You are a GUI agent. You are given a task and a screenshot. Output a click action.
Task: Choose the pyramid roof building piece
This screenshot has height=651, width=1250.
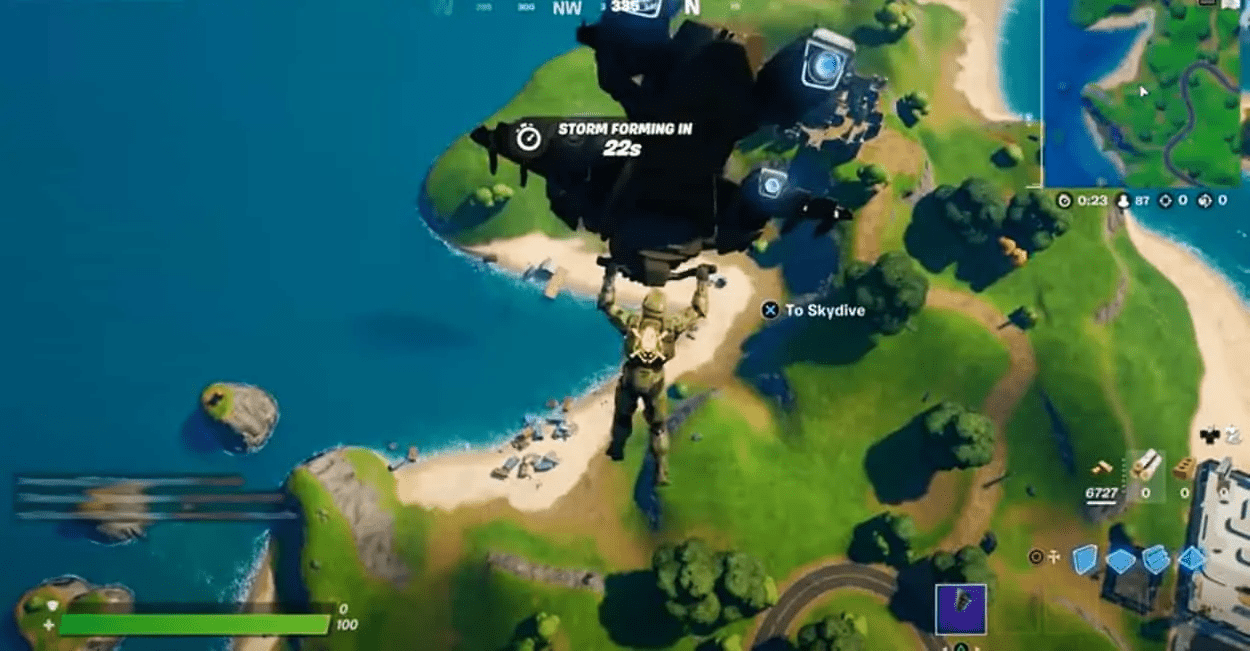click(x=1192, y=559)
